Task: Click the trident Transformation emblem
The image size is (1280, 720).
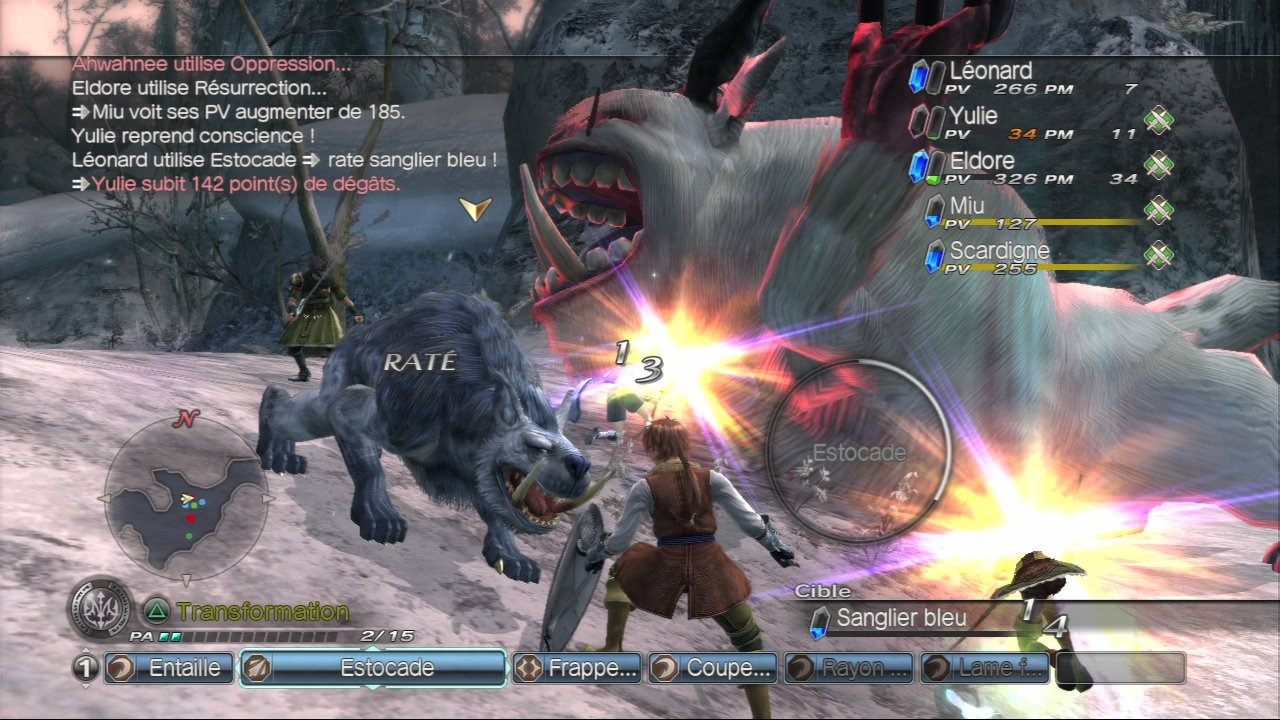Action: [x=99, y=607]
